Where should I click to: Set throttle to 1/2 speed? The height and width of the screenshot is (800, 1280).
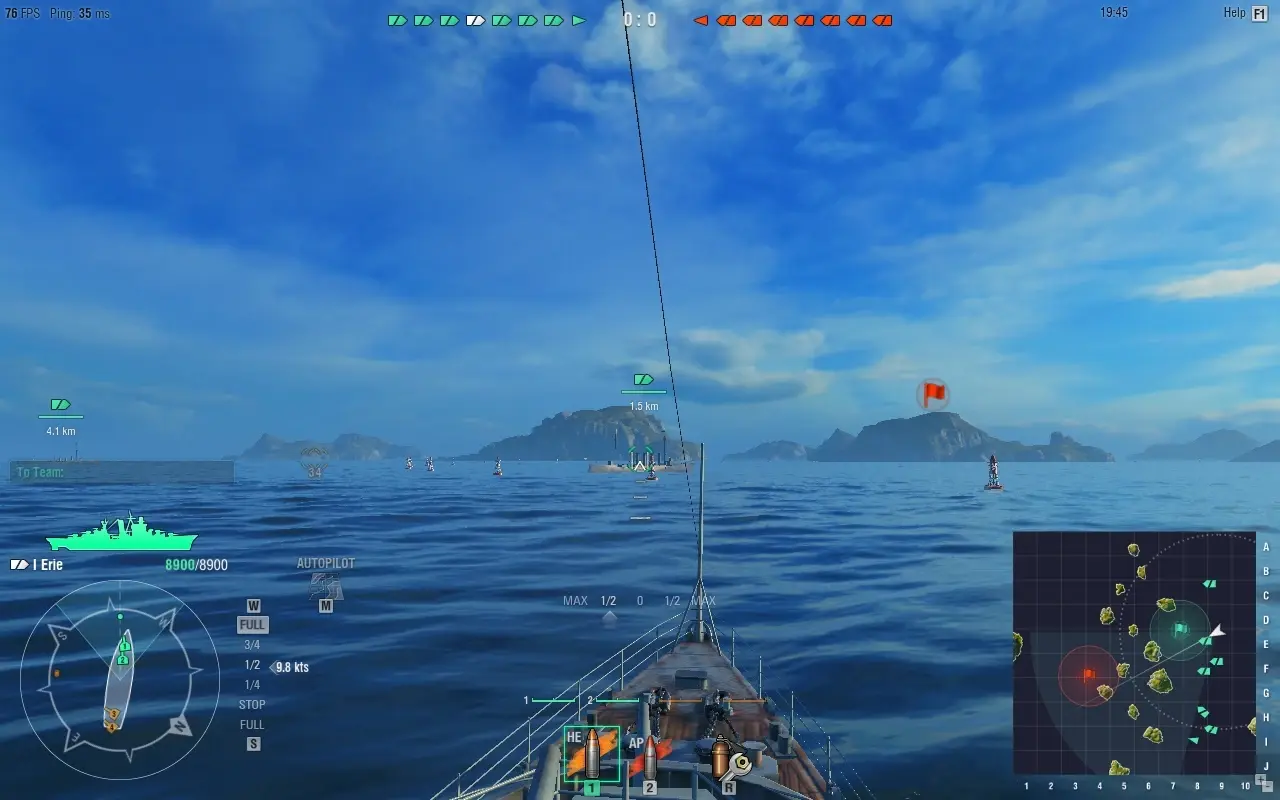pos(252,664)
